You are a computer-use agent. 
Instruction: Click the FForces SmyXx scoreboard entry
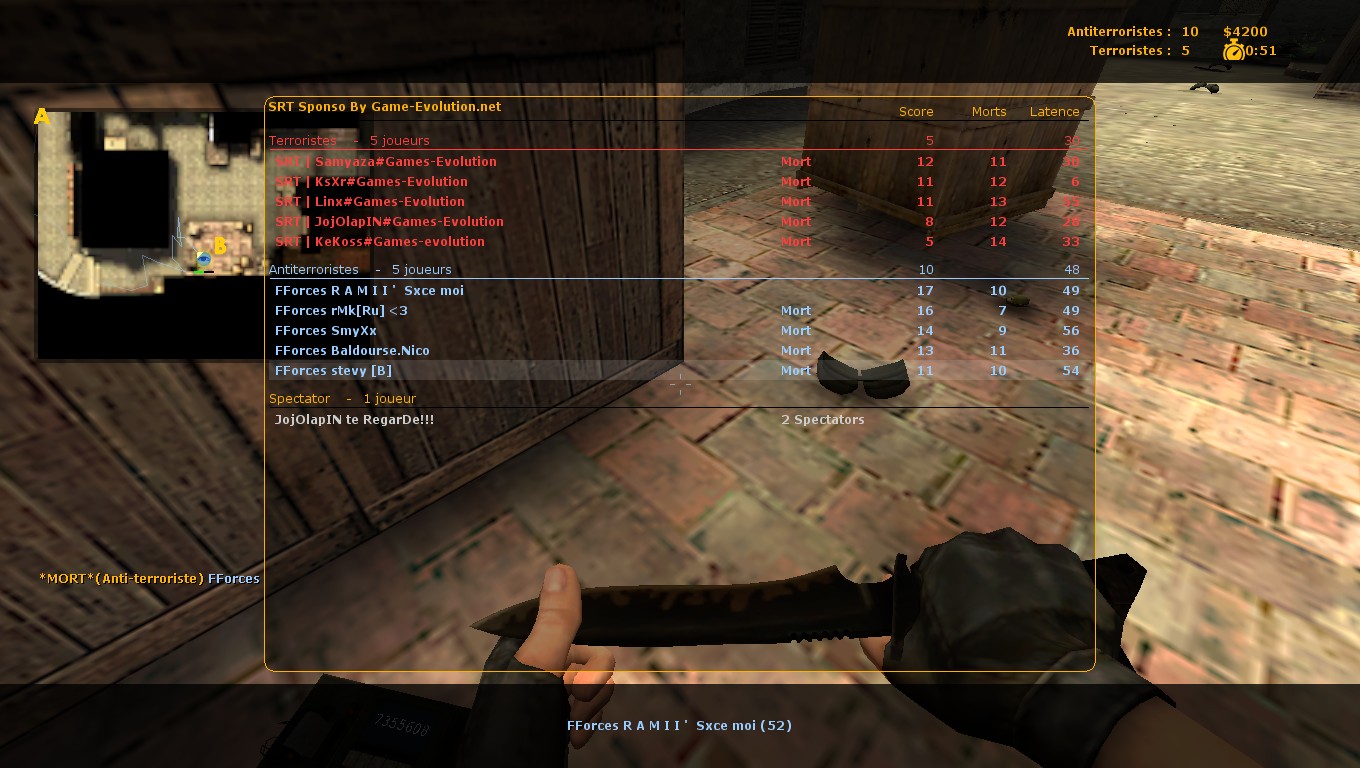pos(326,331)
